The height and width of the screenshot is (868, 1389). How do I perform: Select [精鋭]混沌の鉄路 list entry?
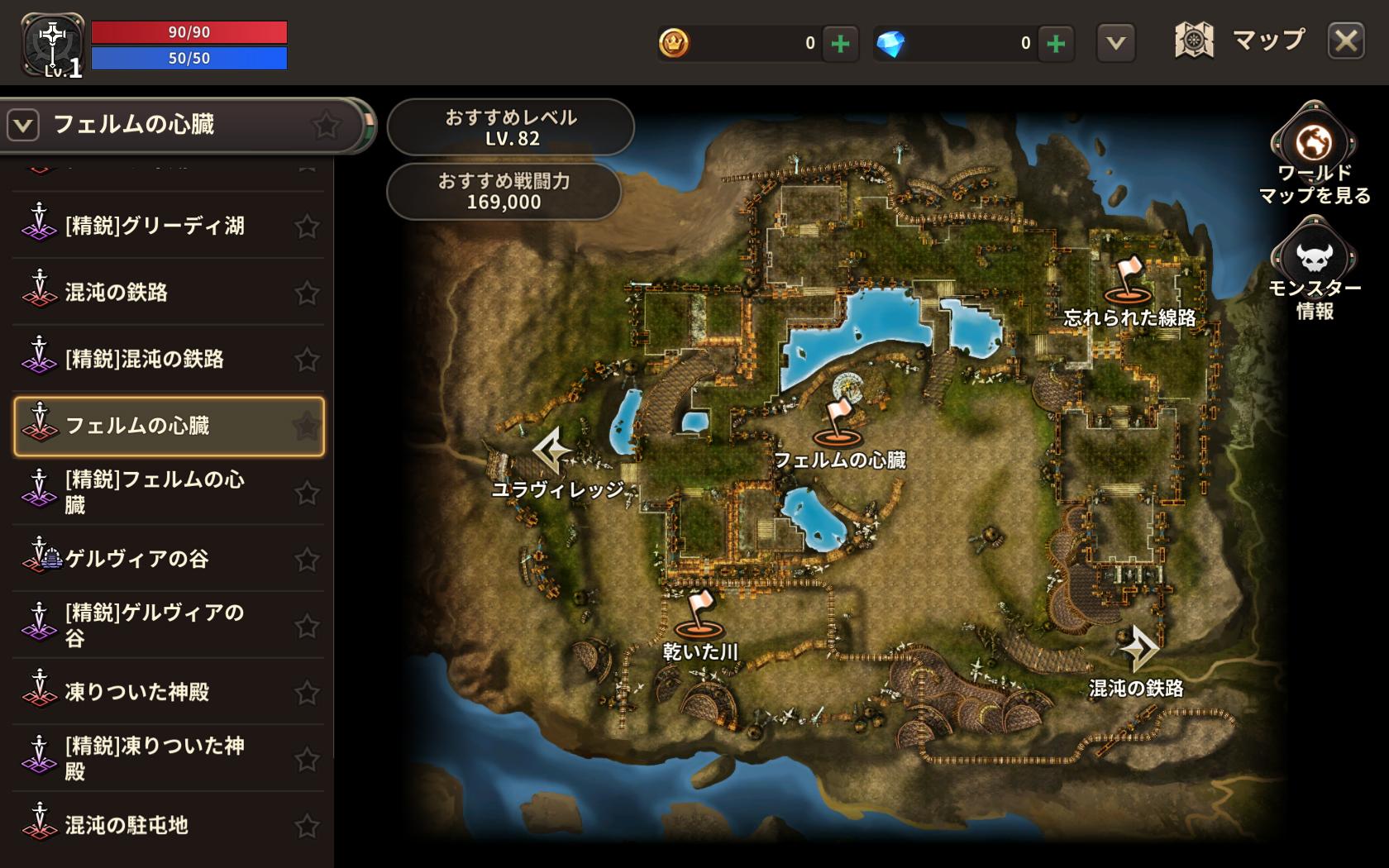point(145,359)
